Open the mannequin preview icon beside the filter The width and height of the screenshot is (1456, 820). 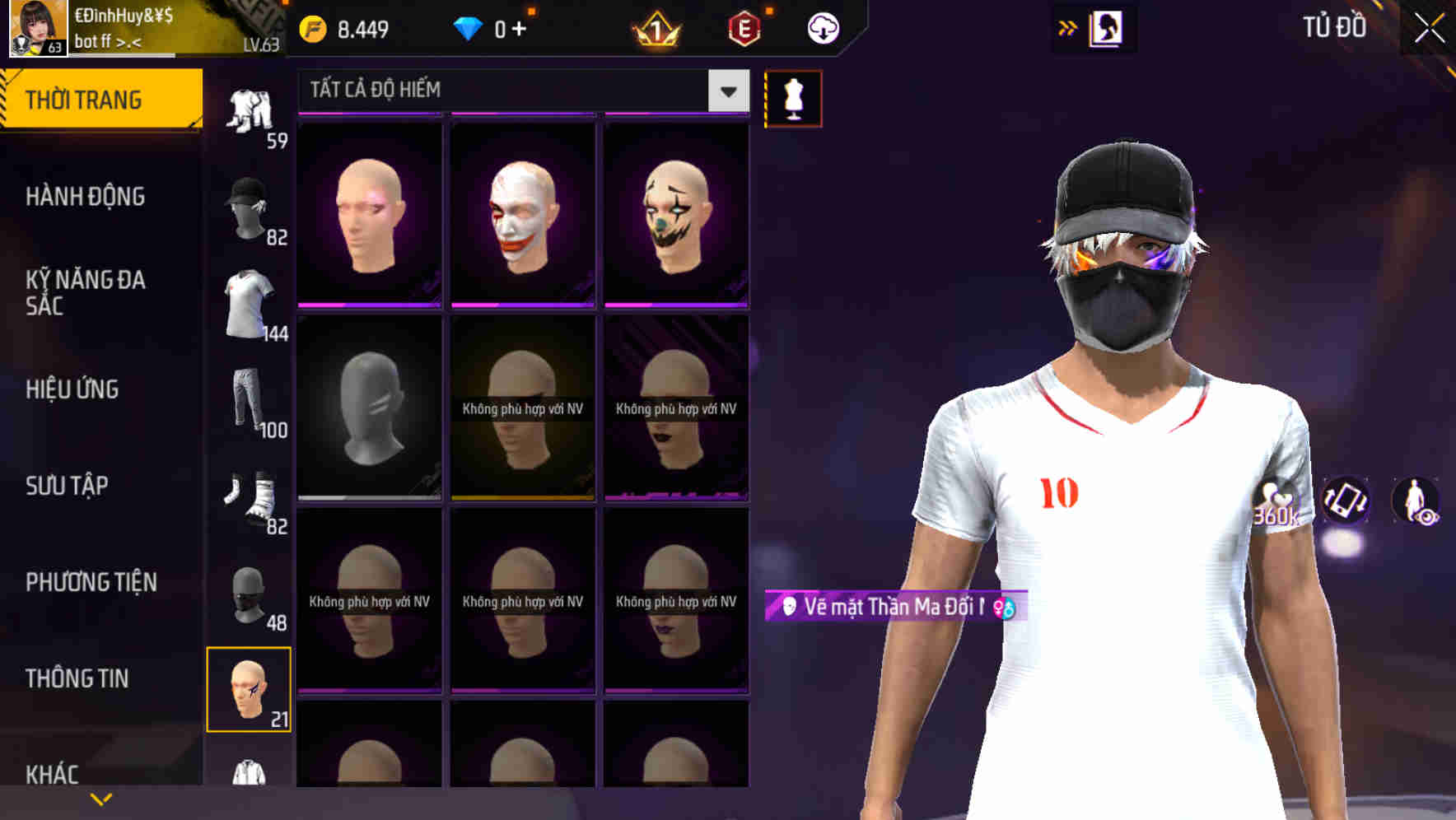coord(793,97)
